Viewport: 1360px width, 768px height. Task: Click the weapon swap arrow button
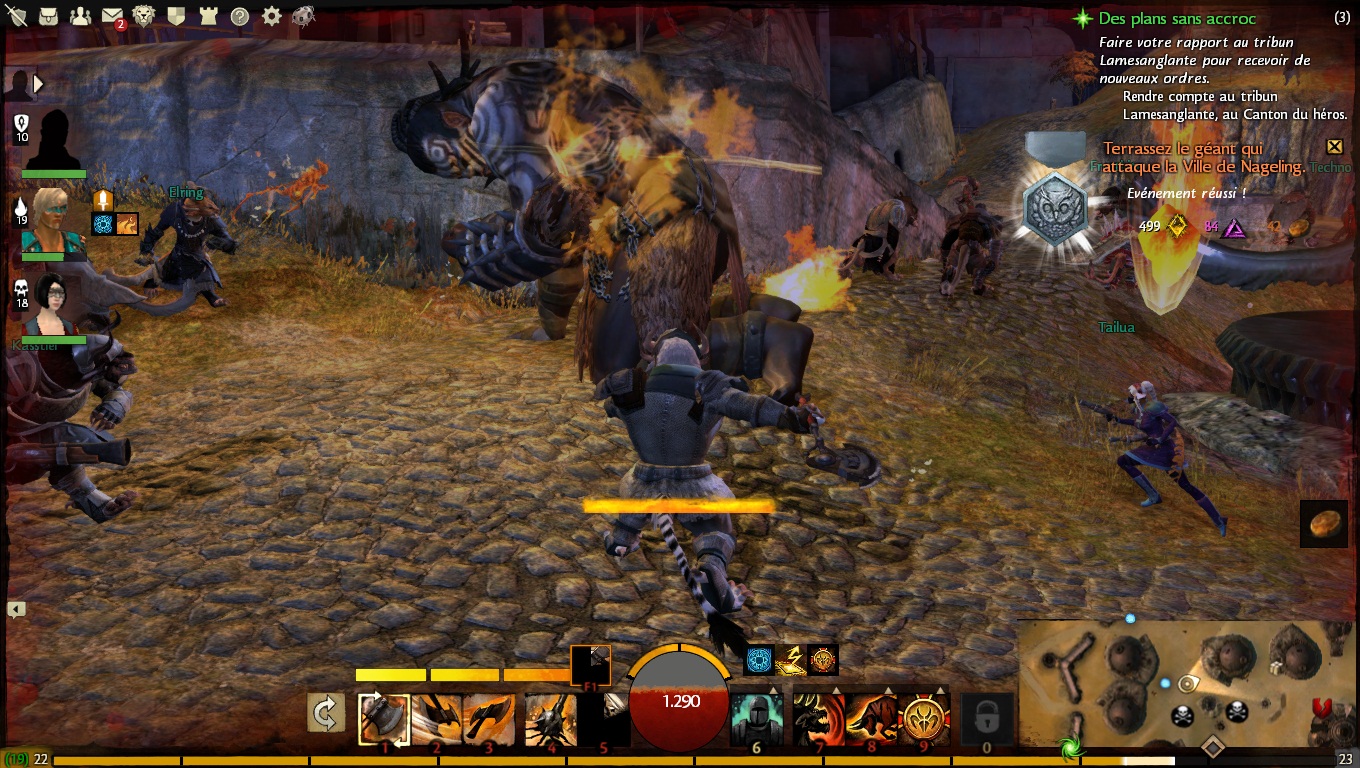pyautogui.click(x=326, y=713)
